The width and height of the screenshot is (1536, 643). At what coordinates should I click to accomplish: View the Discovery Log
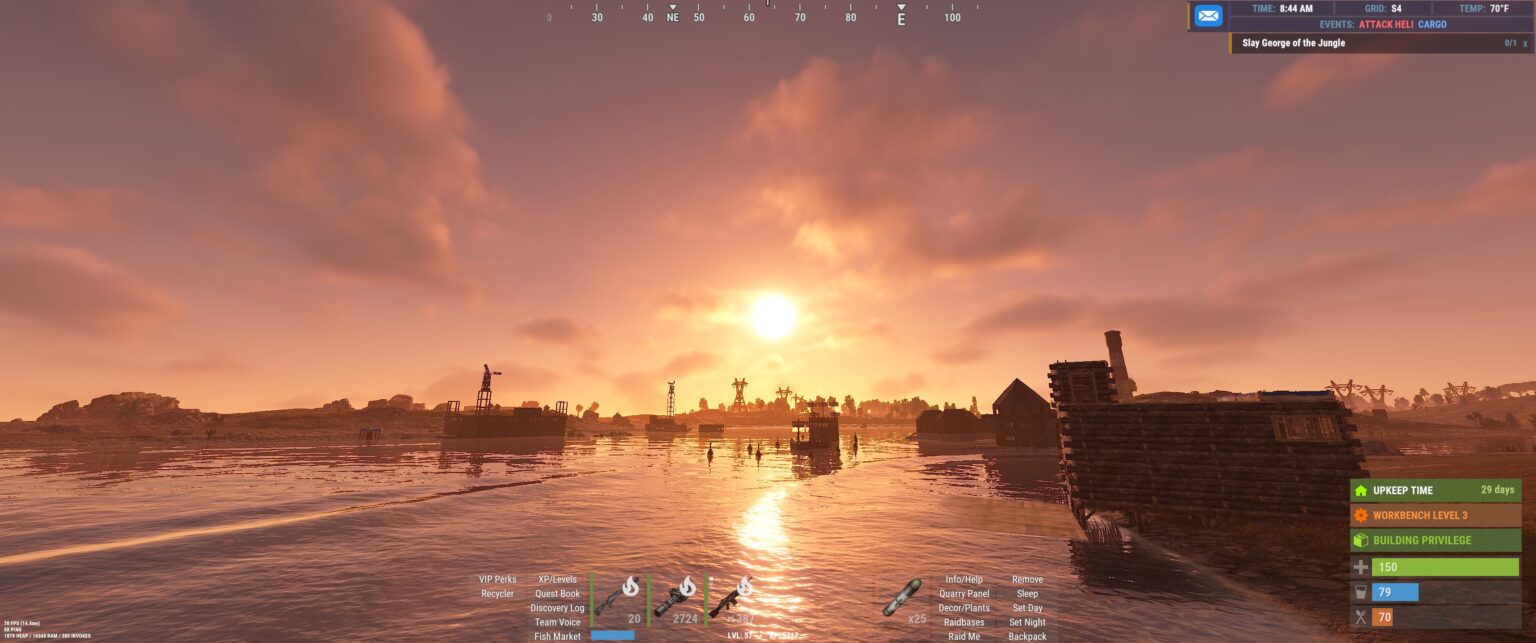[557, 608]
